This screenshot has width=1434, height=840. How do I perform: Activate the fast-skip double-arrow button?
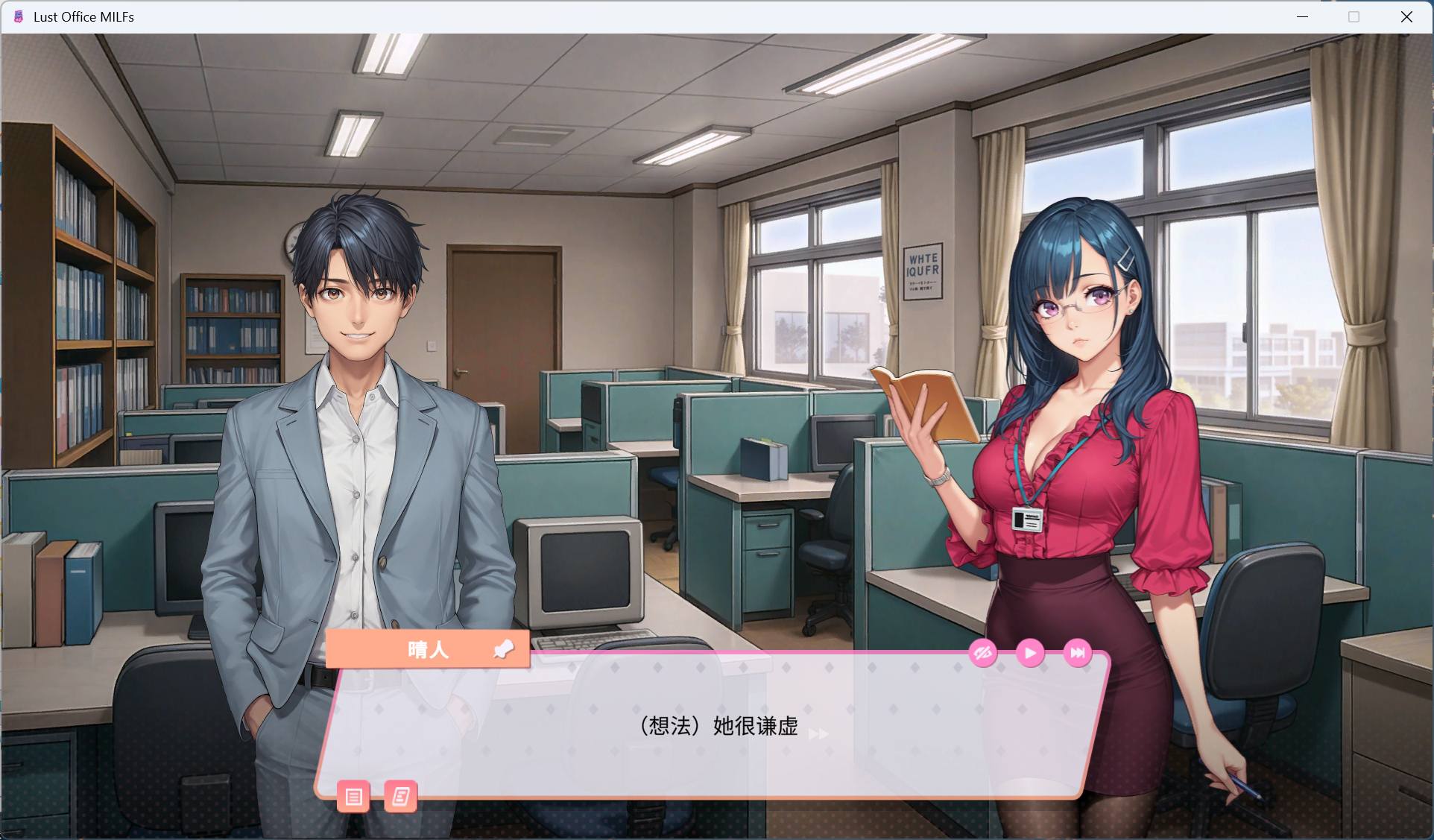click(x=1078, y=653)
